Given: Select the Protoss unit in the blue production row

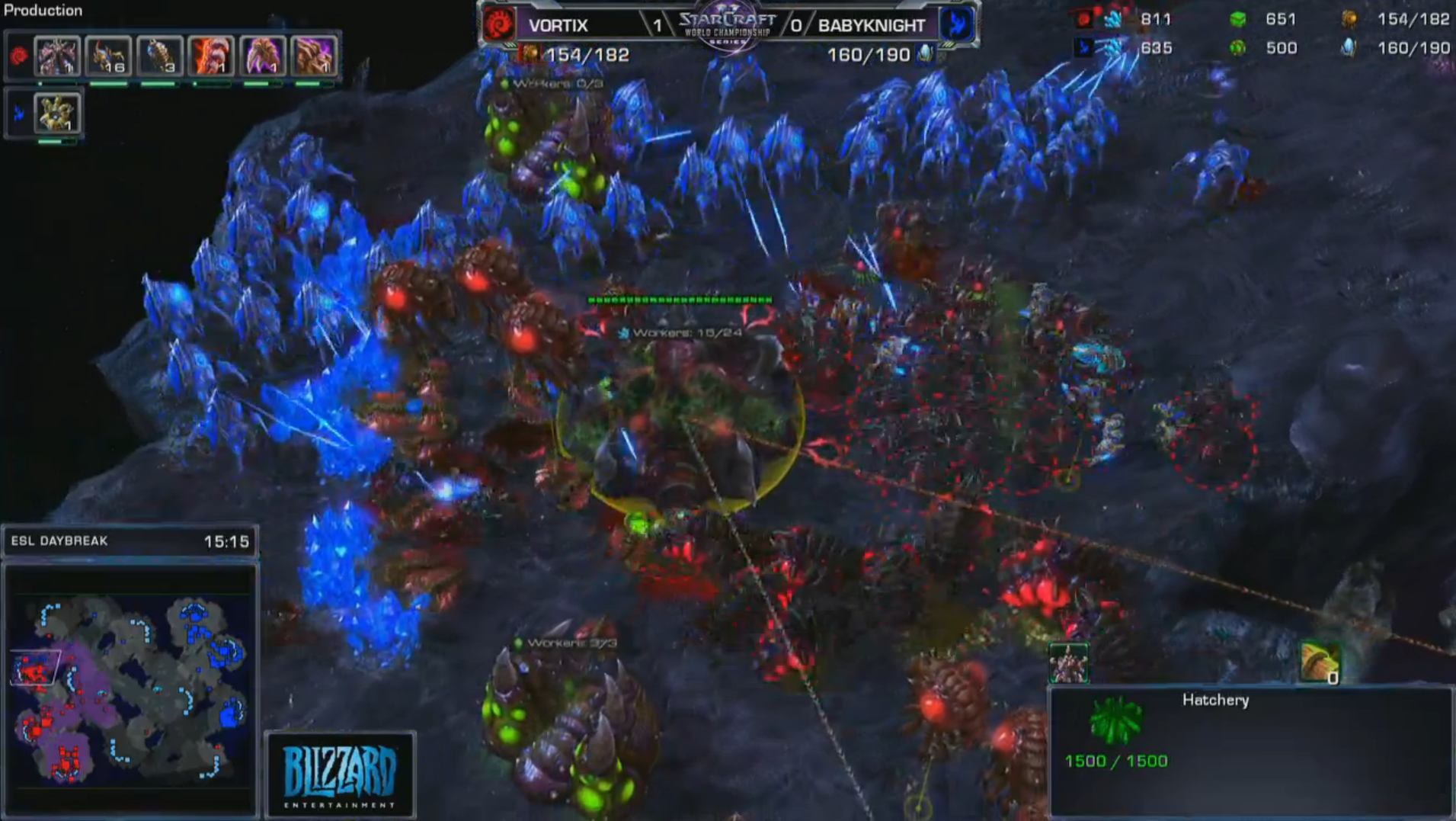Looking at the screenshot, I should [57, 113].
